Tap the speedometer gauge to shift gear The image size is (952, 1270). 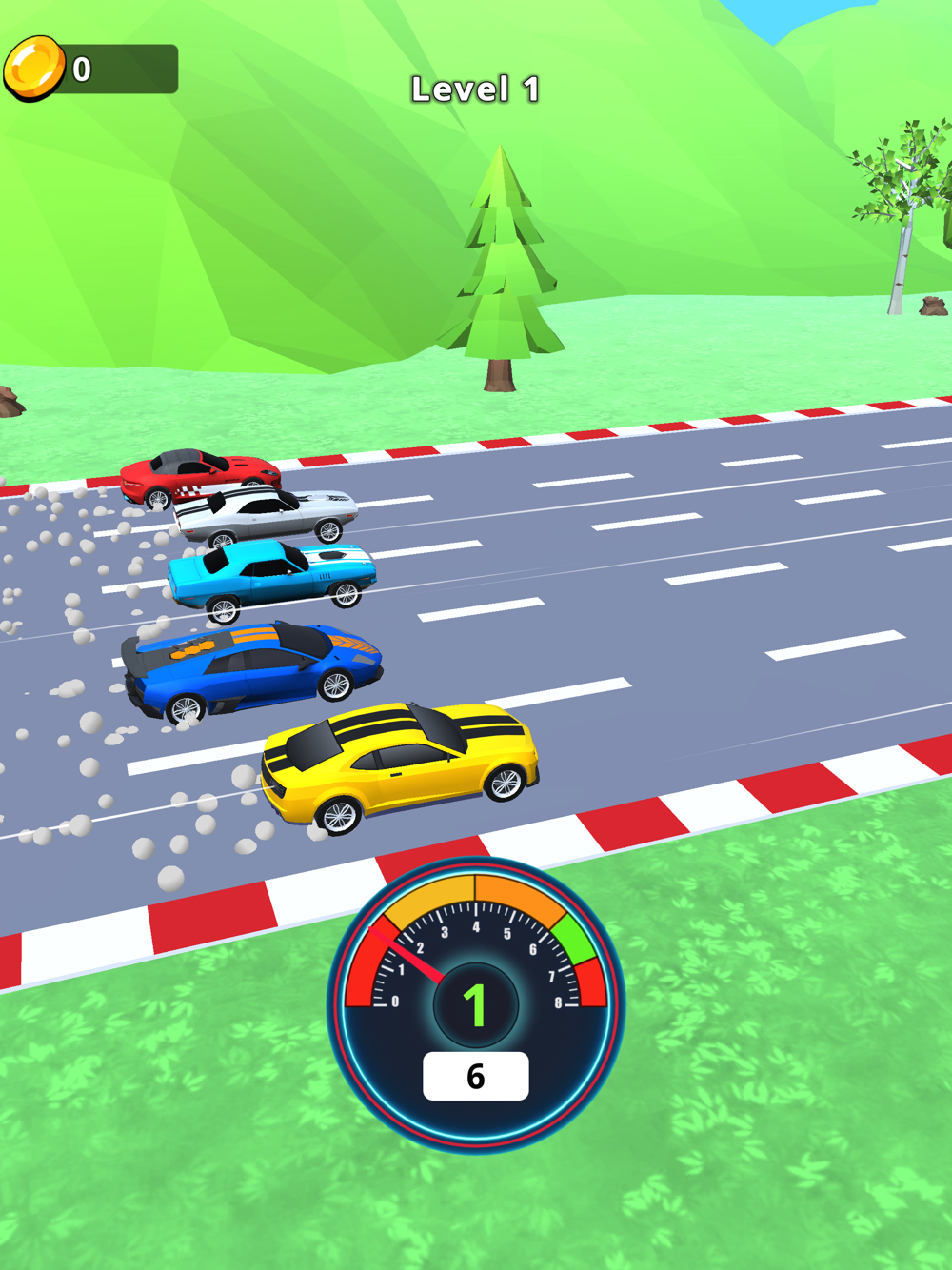(x=475, y=1004)
